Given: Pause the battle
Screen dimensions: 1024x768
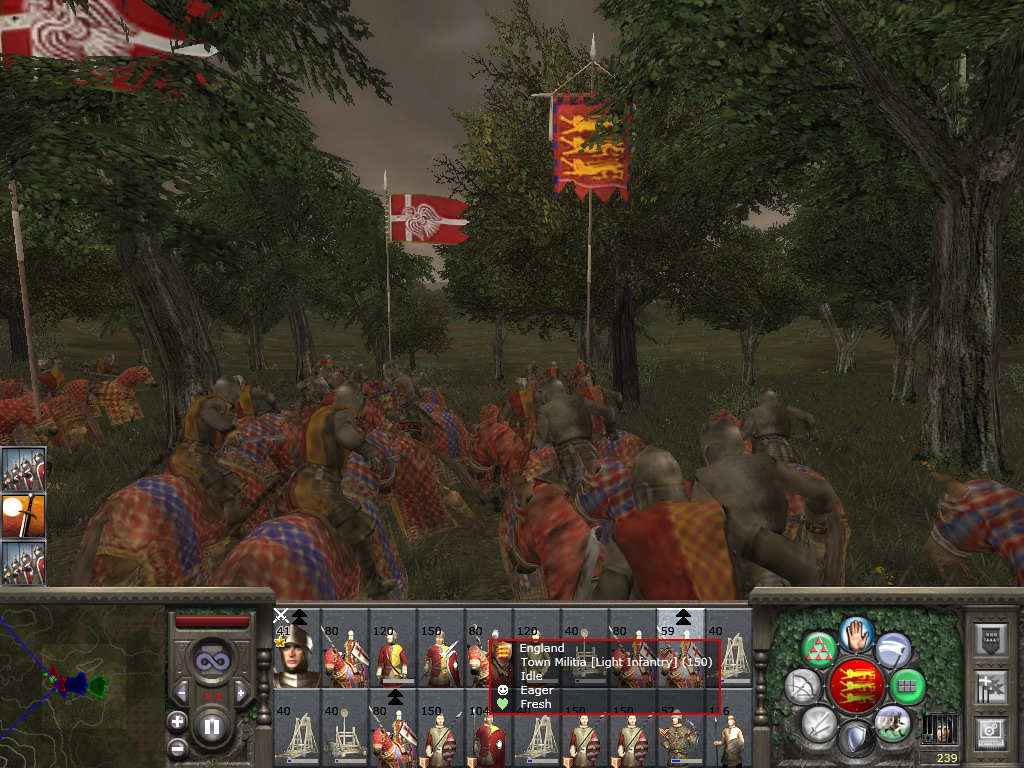Looking at the screenshot, I should (211, 727).
